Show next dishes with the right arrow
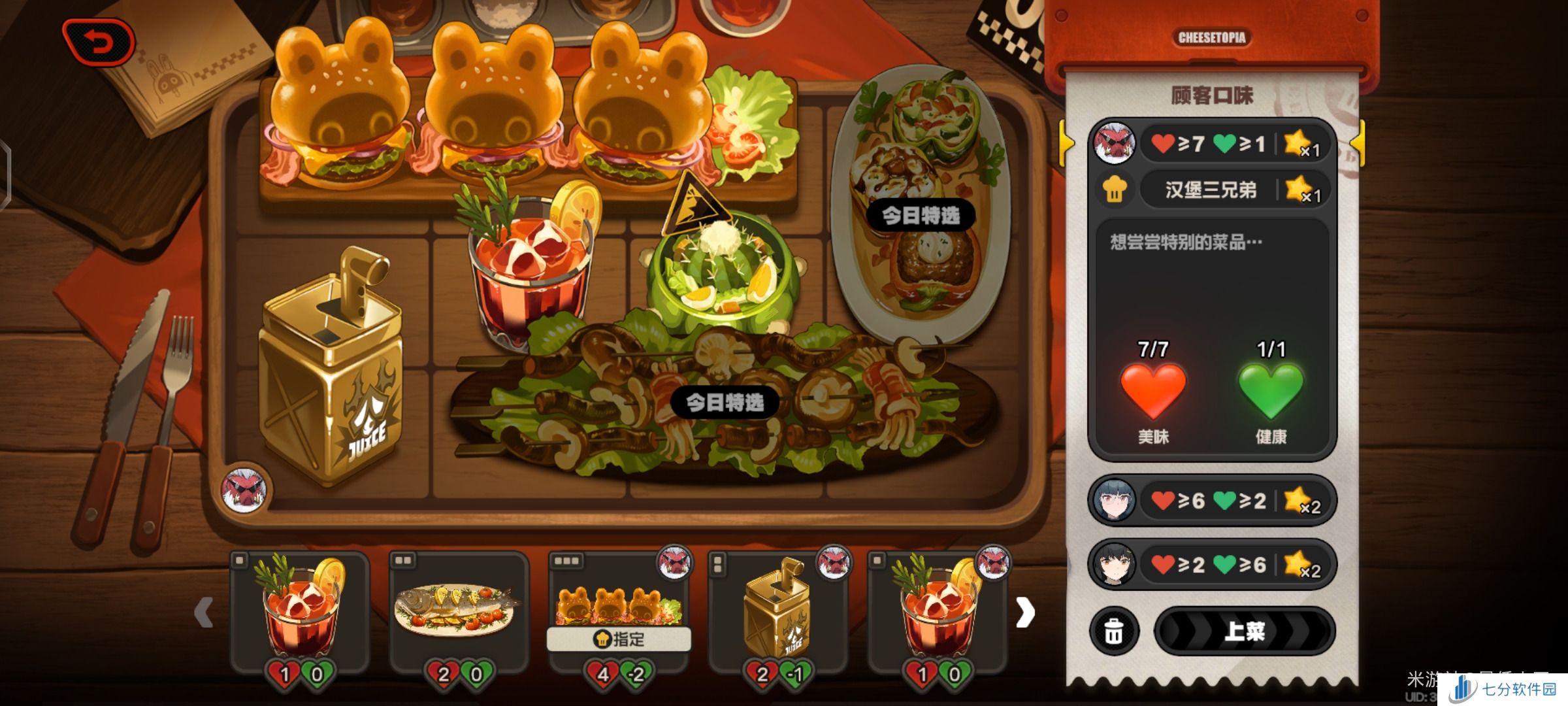The height and width of the screenshot is (706, 1568). pyautogui.click(x=1024, y=613)
